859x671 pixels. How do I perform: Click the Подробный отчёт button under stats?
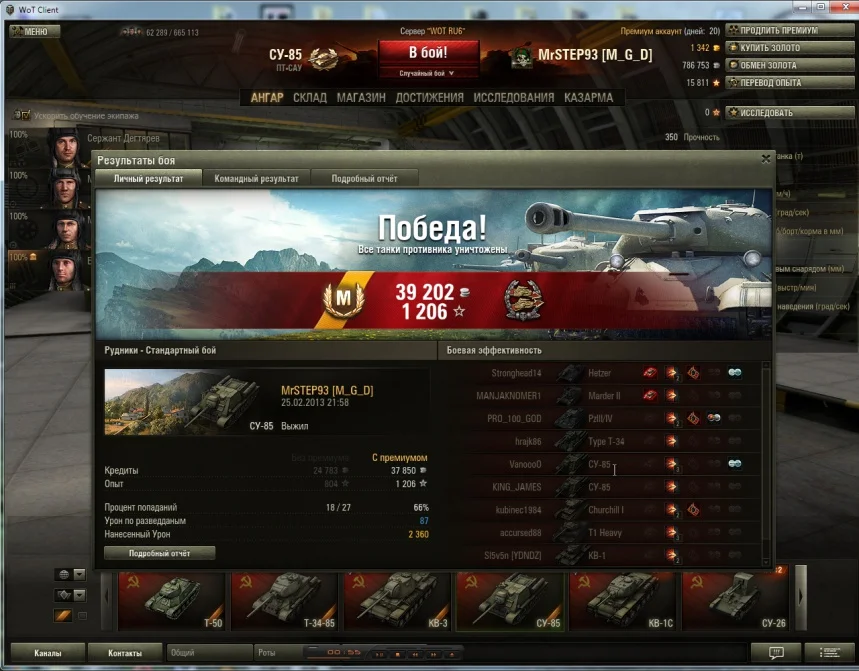click(159, 553)
